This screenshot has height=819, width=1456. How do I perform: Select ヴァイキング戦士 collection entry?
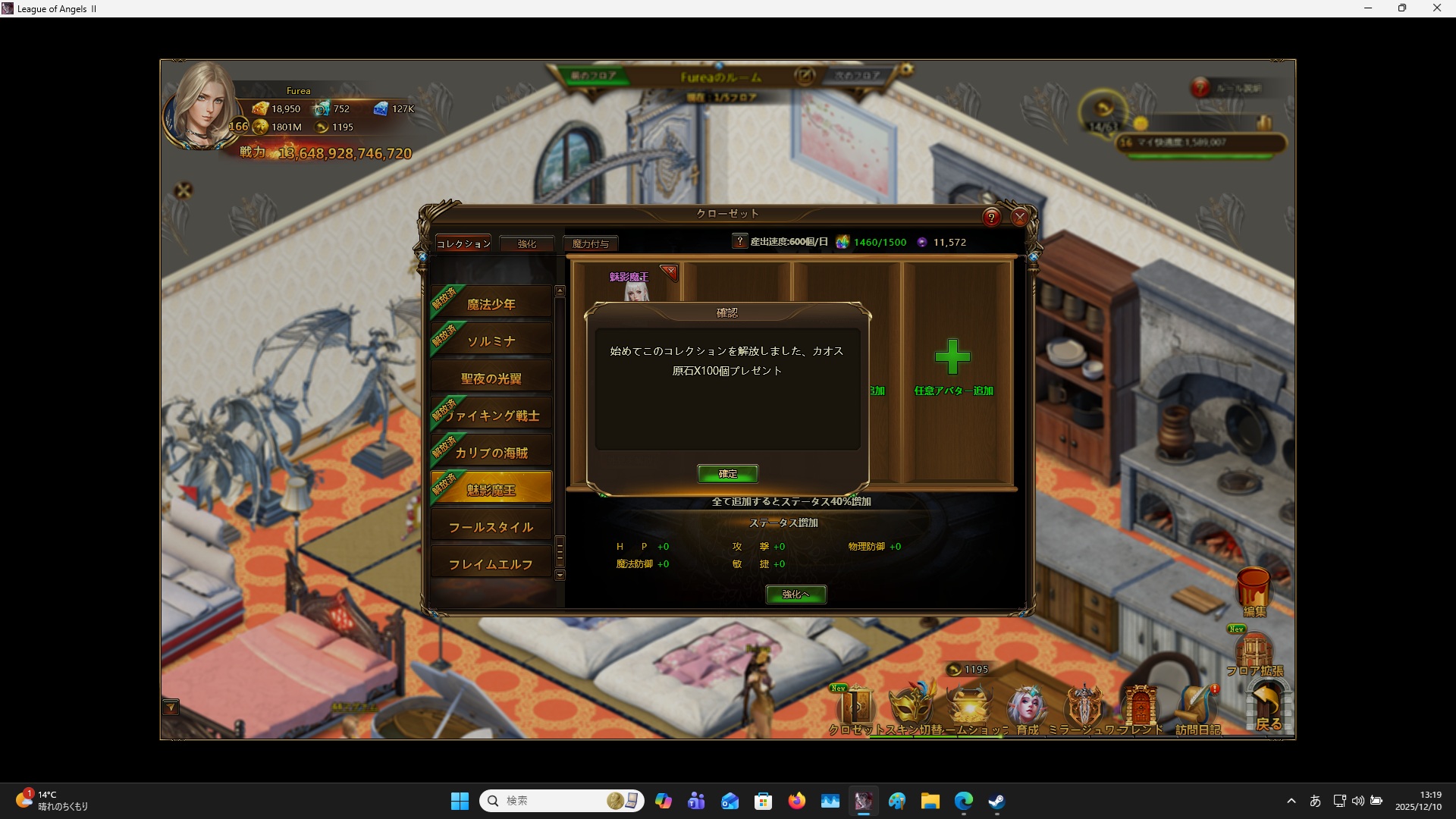tap(491, 416)
